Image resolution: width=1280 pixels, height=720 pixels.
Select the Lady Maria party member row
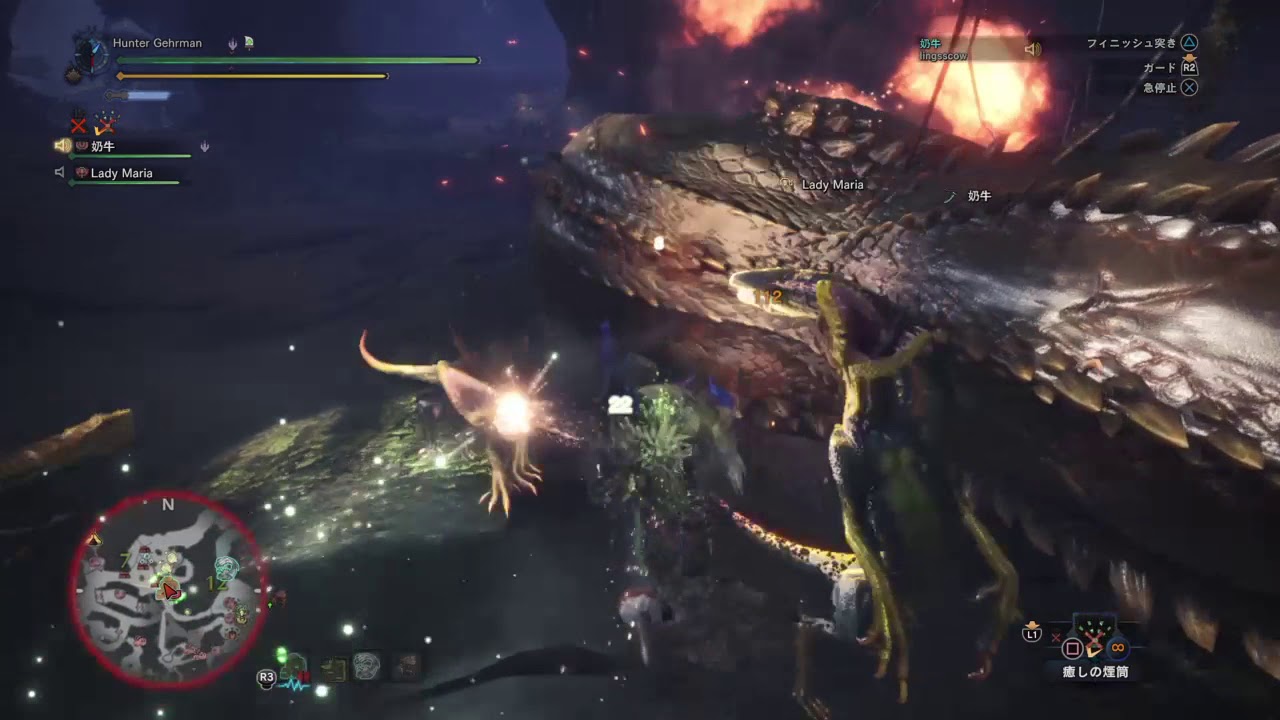click(x=125, y=173)
